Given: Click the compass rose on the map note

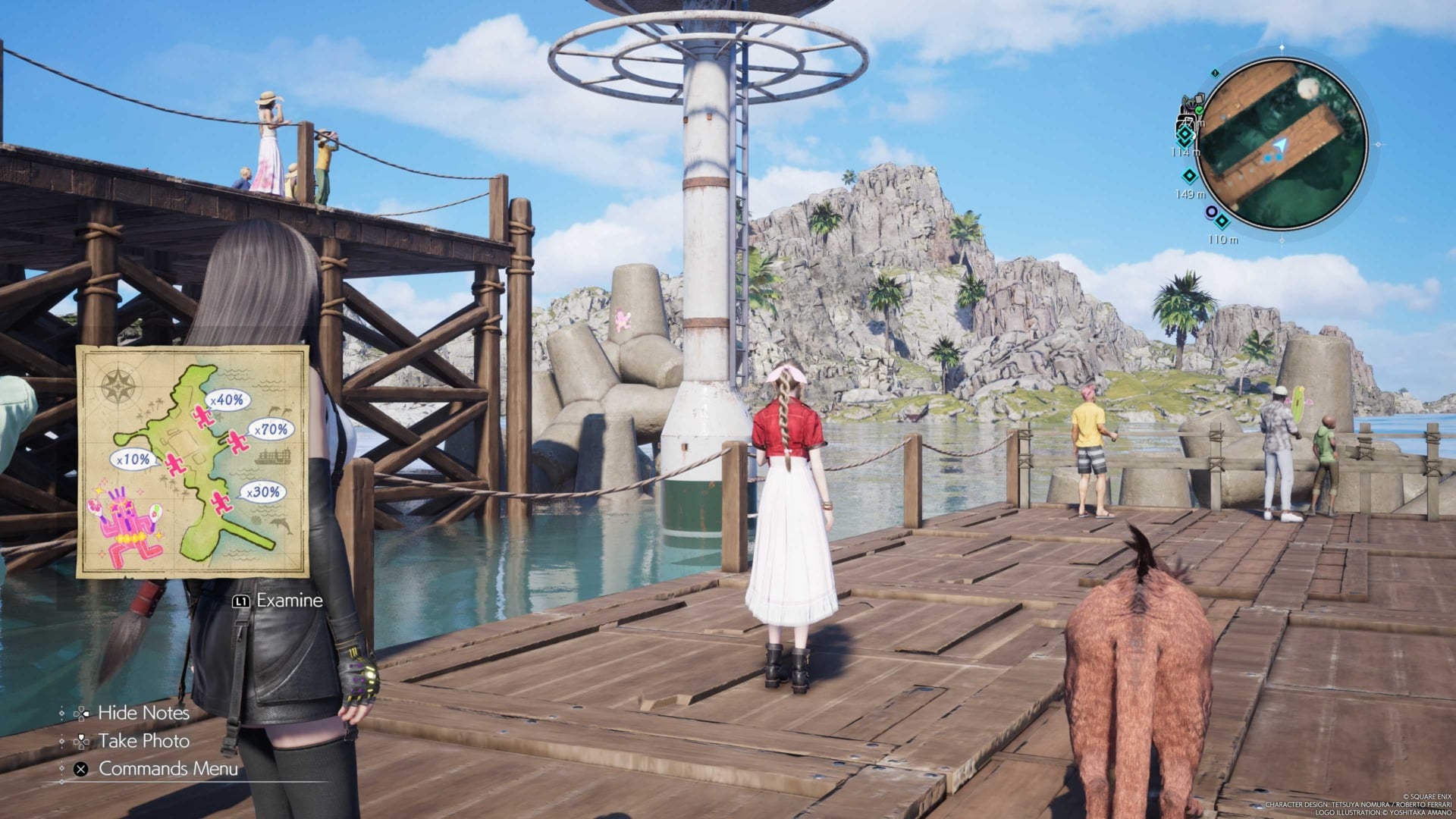Looking at the screenshot, I should [x=118, y=385].
